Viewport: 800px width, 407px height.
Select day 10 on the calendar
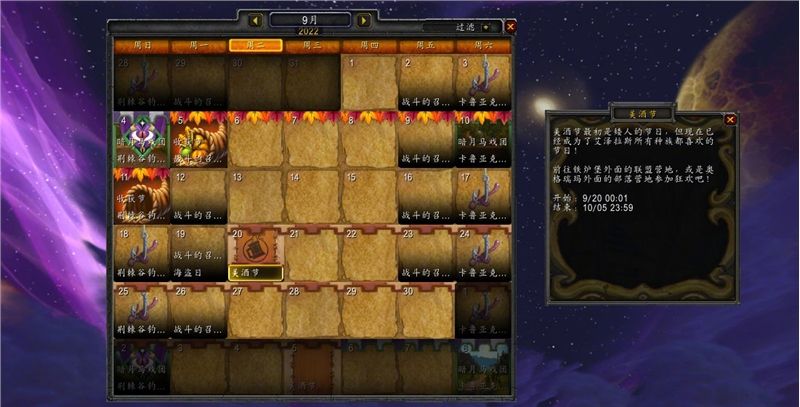pyautogui.click(x=483, y=139)
